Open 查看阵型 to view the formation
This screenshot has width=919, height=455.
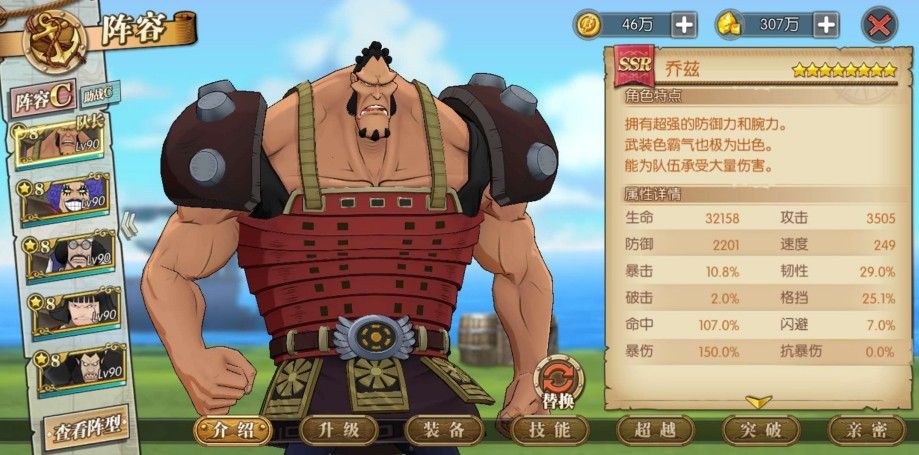[87, 427]
